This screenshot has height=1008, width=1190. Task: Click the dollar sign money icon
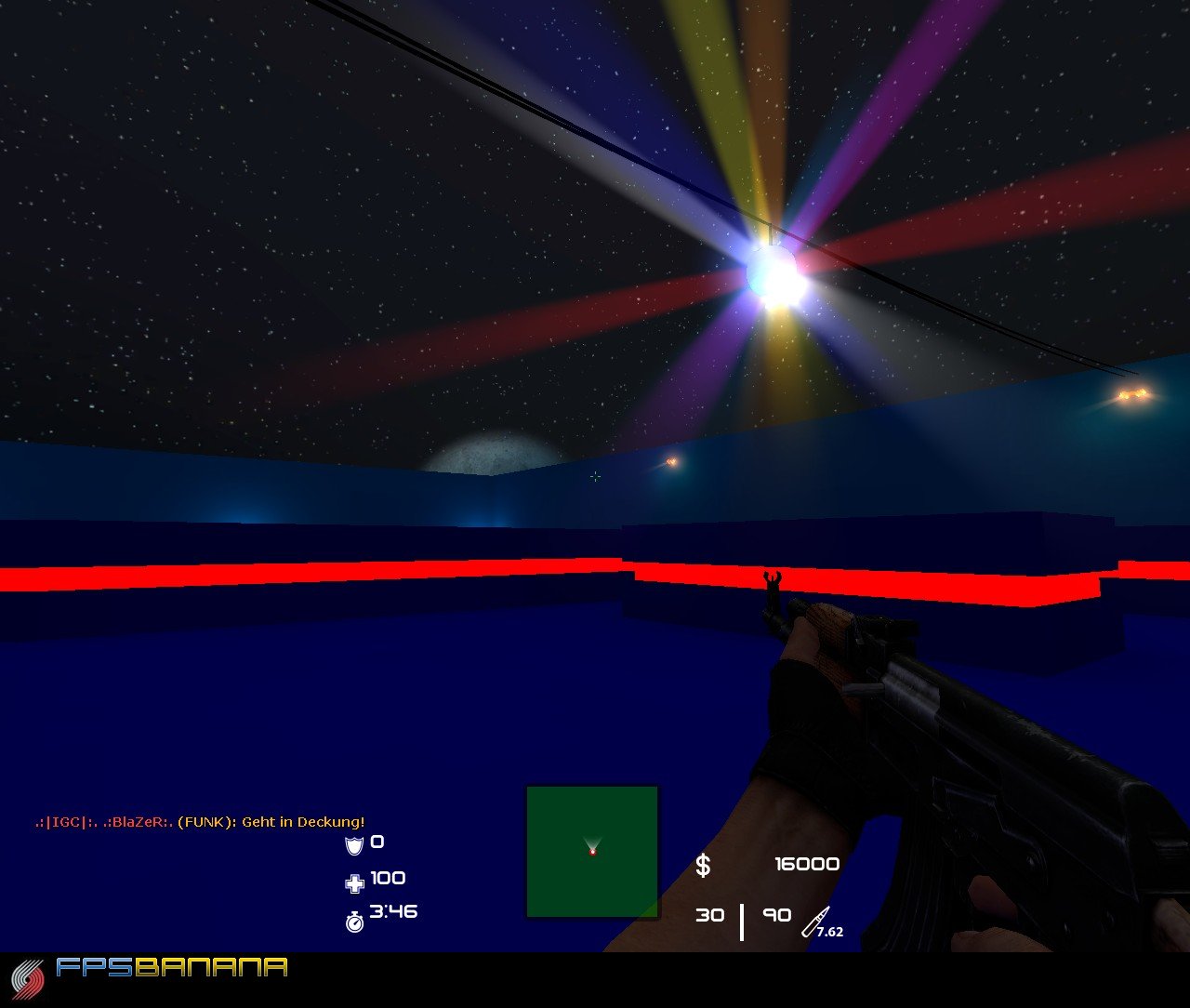(x=704, y=865)
